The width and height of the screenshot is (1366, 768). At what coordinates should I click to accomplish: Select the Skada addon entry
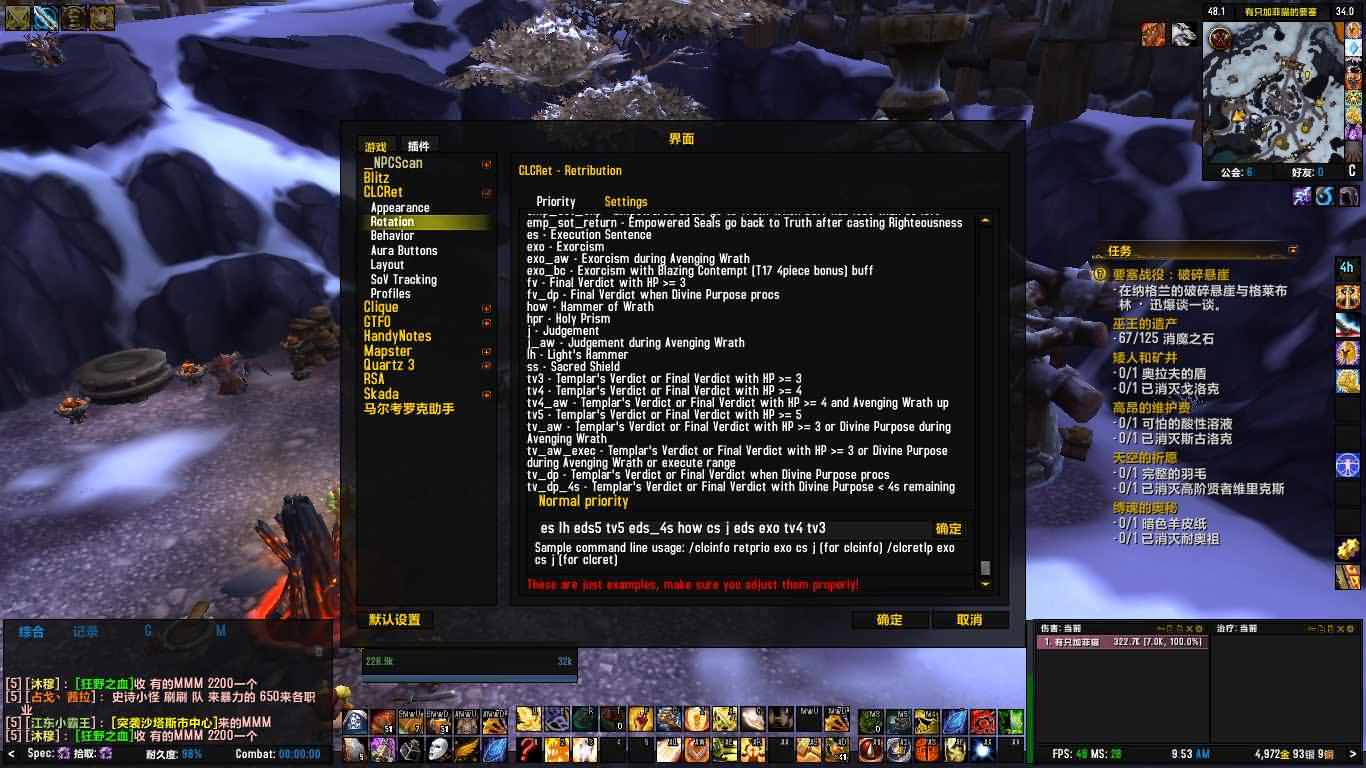(381, 394)
